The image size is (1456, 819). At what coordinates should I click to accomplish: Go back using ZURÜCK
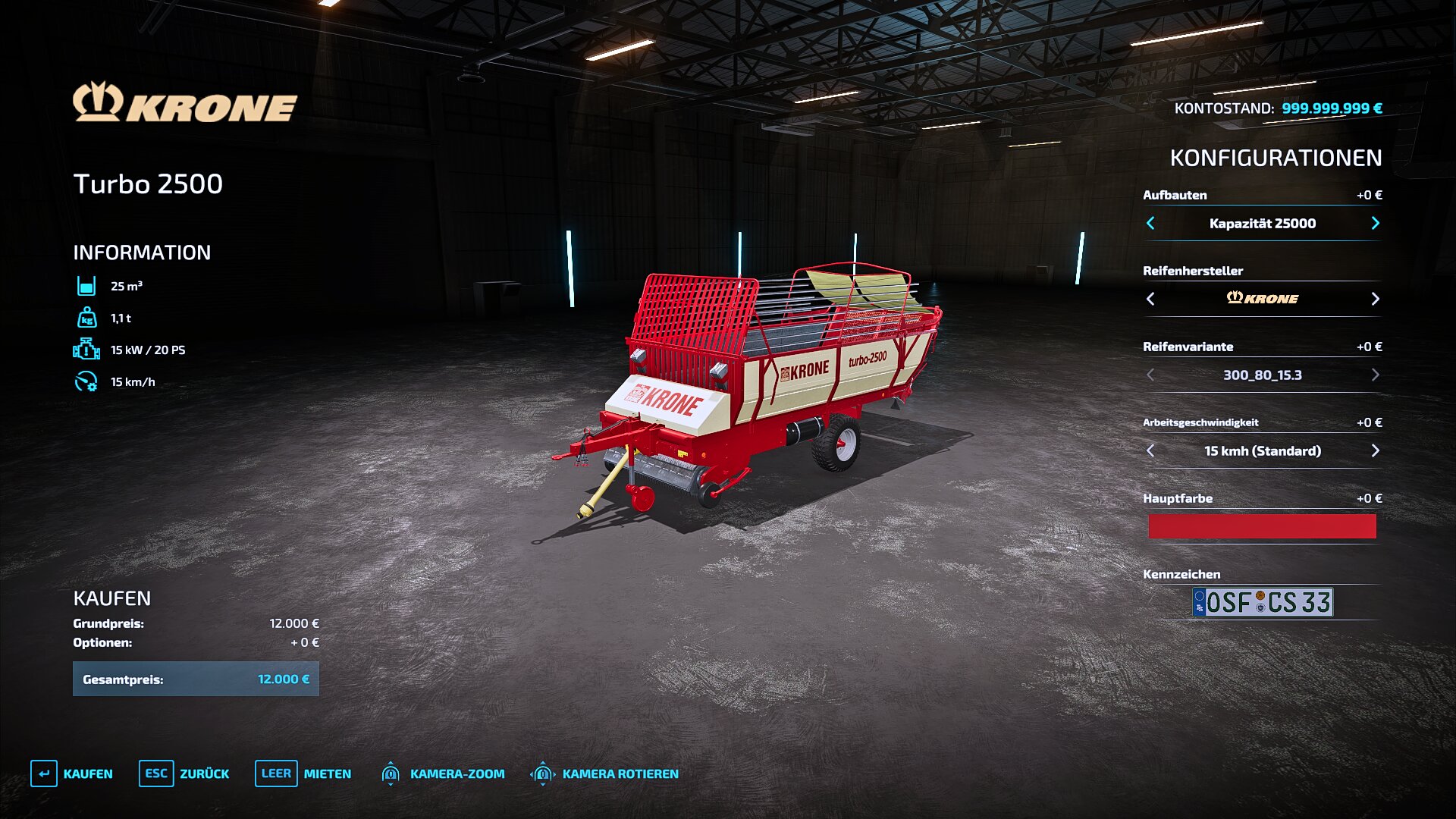184,773
